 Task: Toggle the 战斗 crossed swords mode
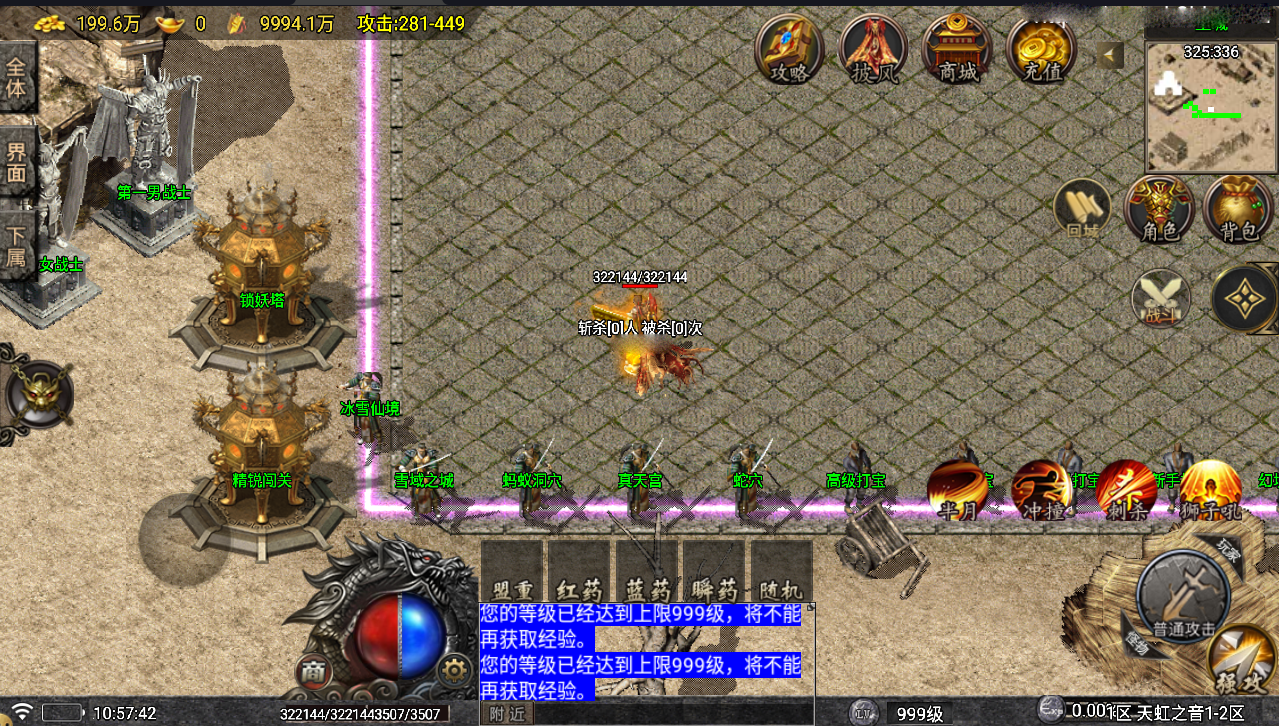[1161, 299]
